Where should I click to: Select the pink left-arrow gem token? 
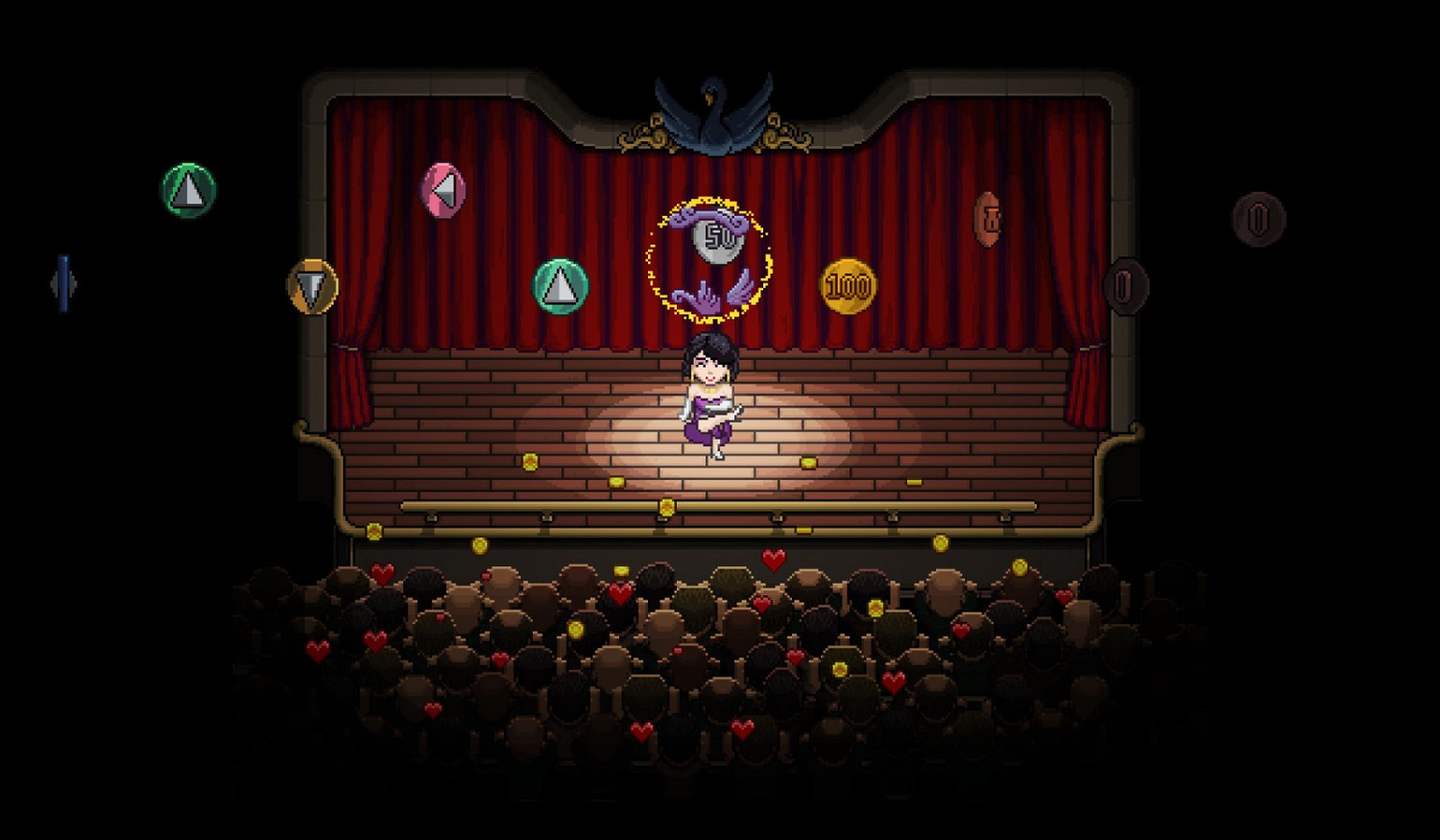[445, 188]
